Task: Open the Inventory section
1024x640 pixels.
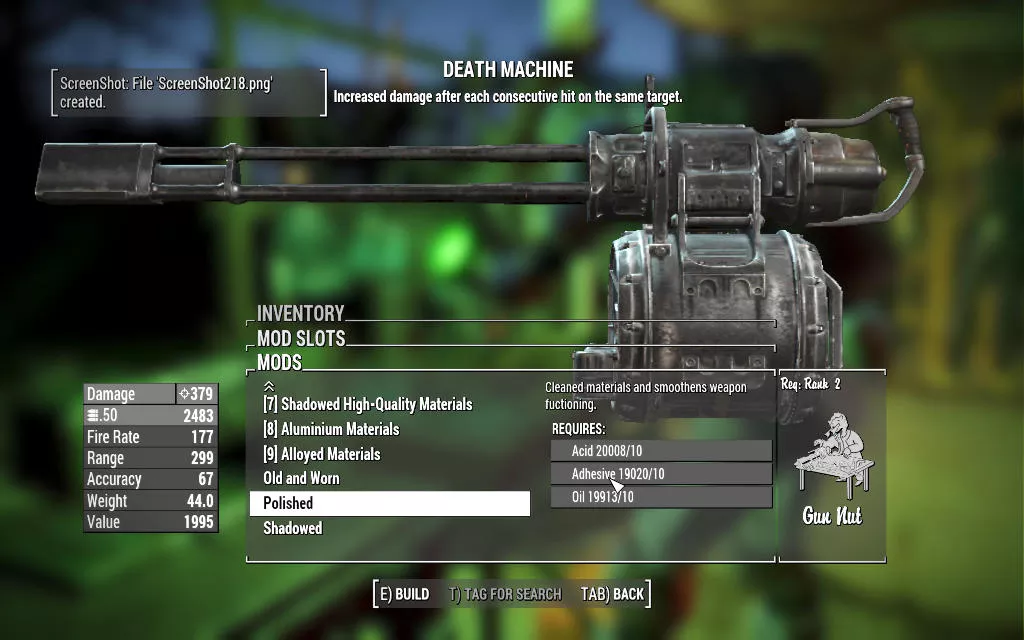Action: pos(300,313)
